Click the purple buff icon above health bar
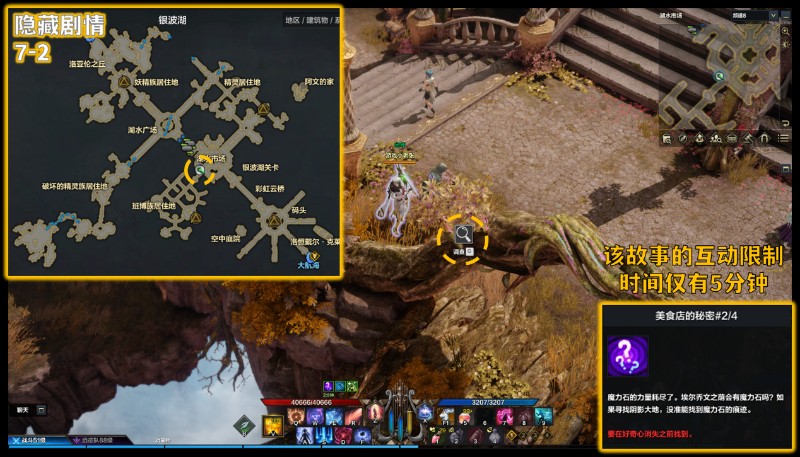The image size is (800, 457). (x=327, y=386)
